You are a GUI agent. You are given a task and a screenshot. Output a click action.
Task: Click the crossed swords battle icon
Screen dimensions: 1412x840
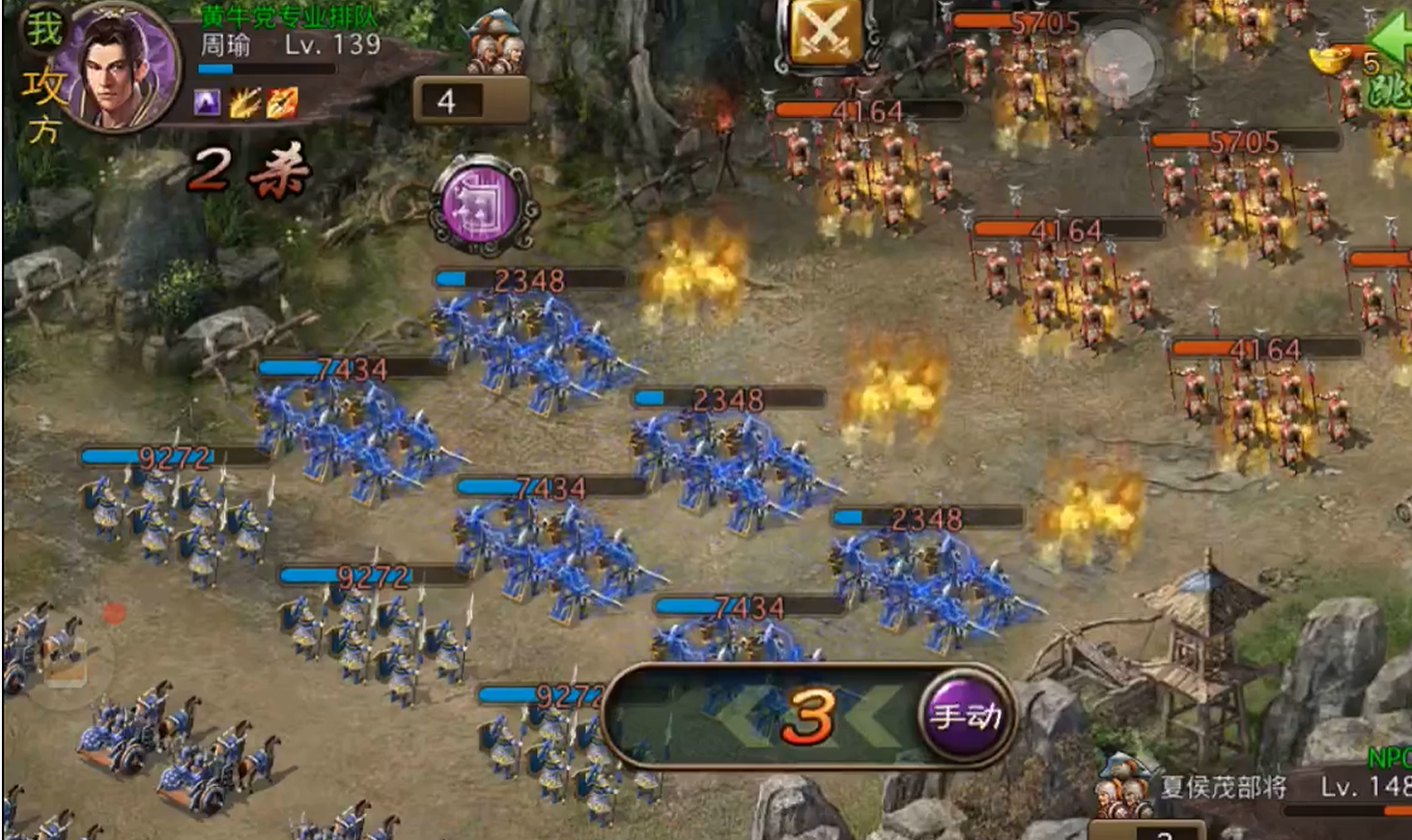(823, 32)
